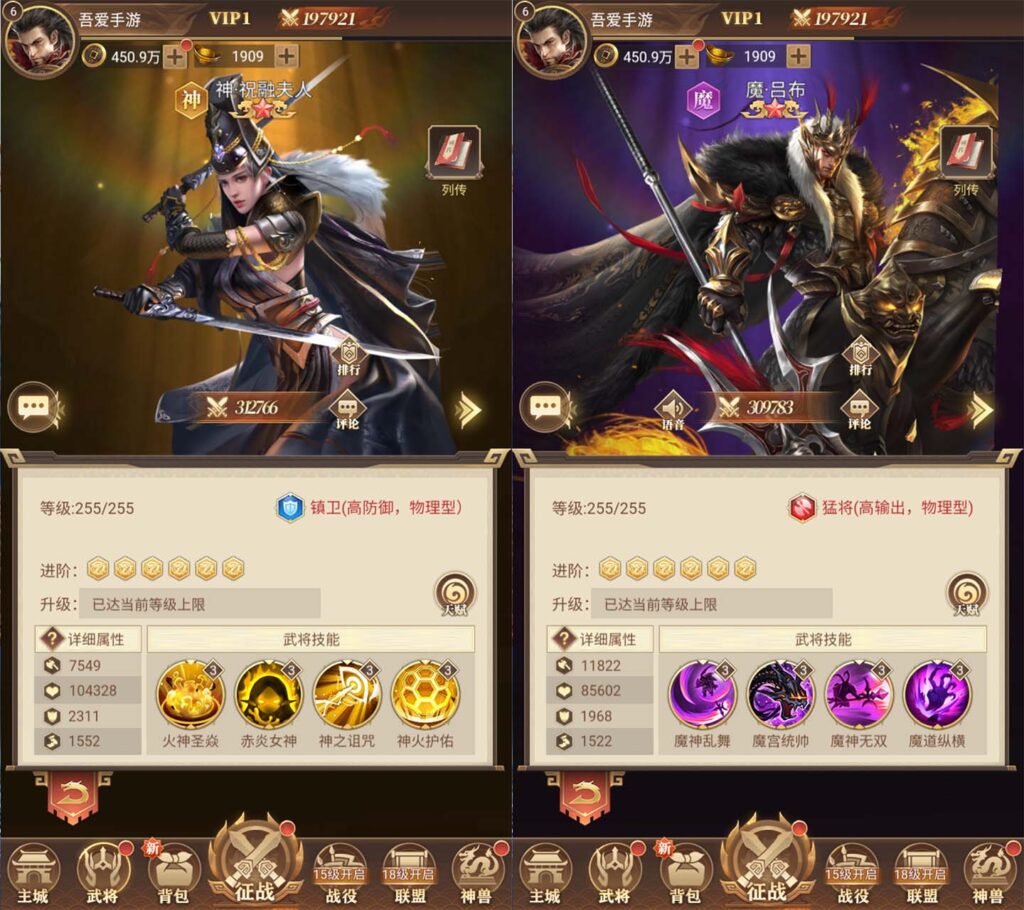The image size is (1024, 910).
Task: Select the 魔神乱舞 skill icon
Action: point(702,694)
